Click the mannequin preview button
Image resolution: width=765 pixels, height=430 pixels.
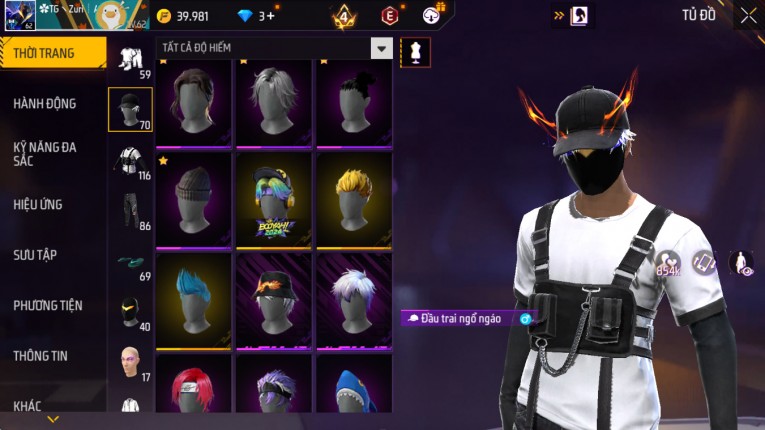416,51
